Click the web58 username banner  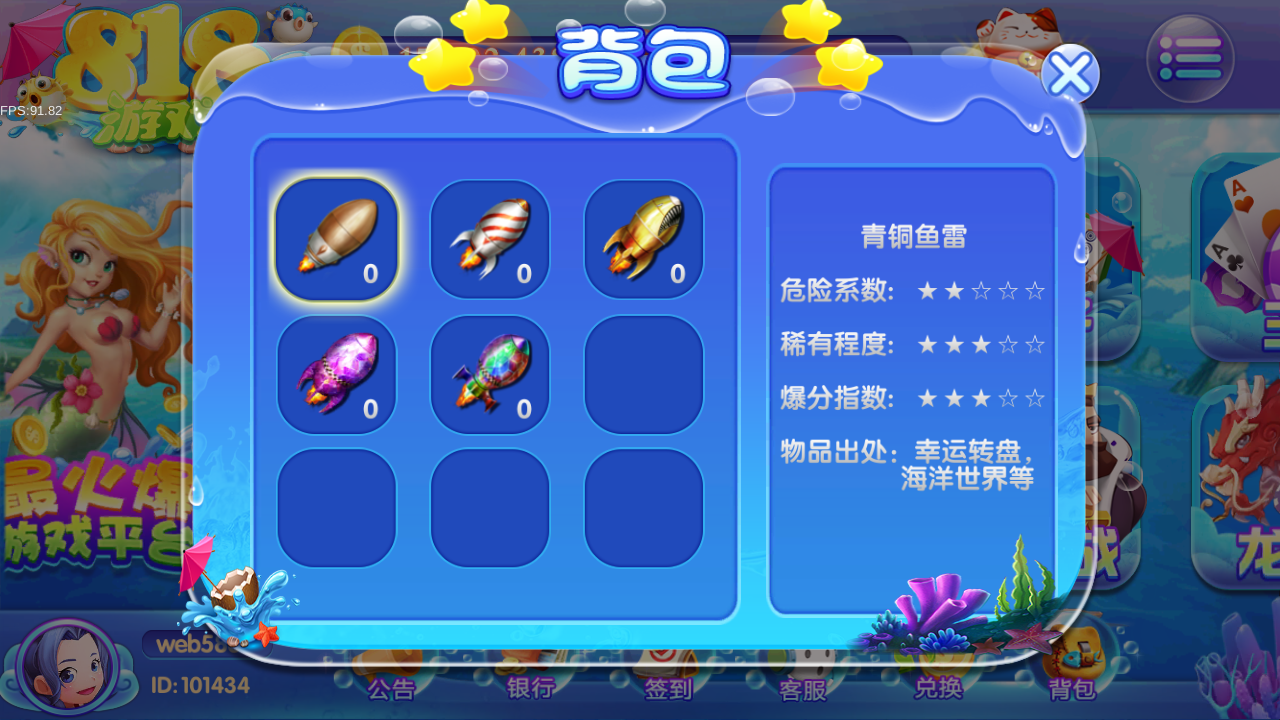(195, 643)
